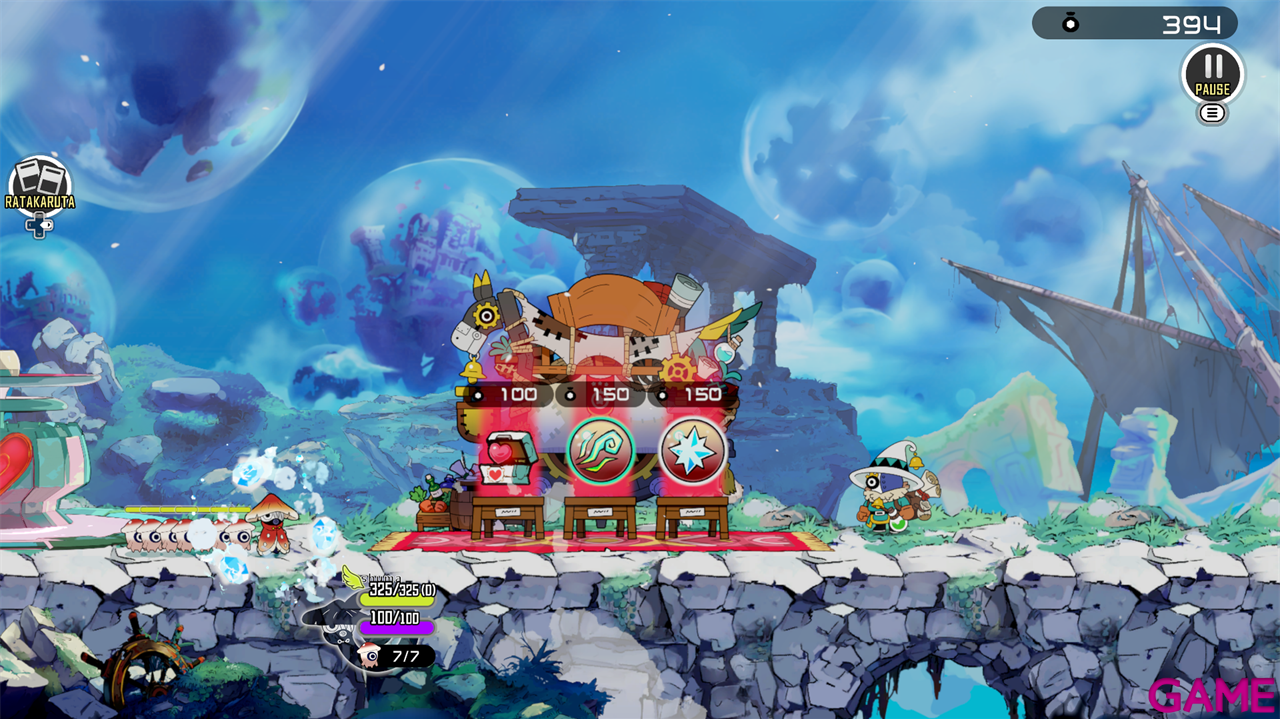Image resolution: width=1280 pixels, height=719 pixels.
Task: Buy the heart chest item for 100
Action: click(x=507, y=456)
